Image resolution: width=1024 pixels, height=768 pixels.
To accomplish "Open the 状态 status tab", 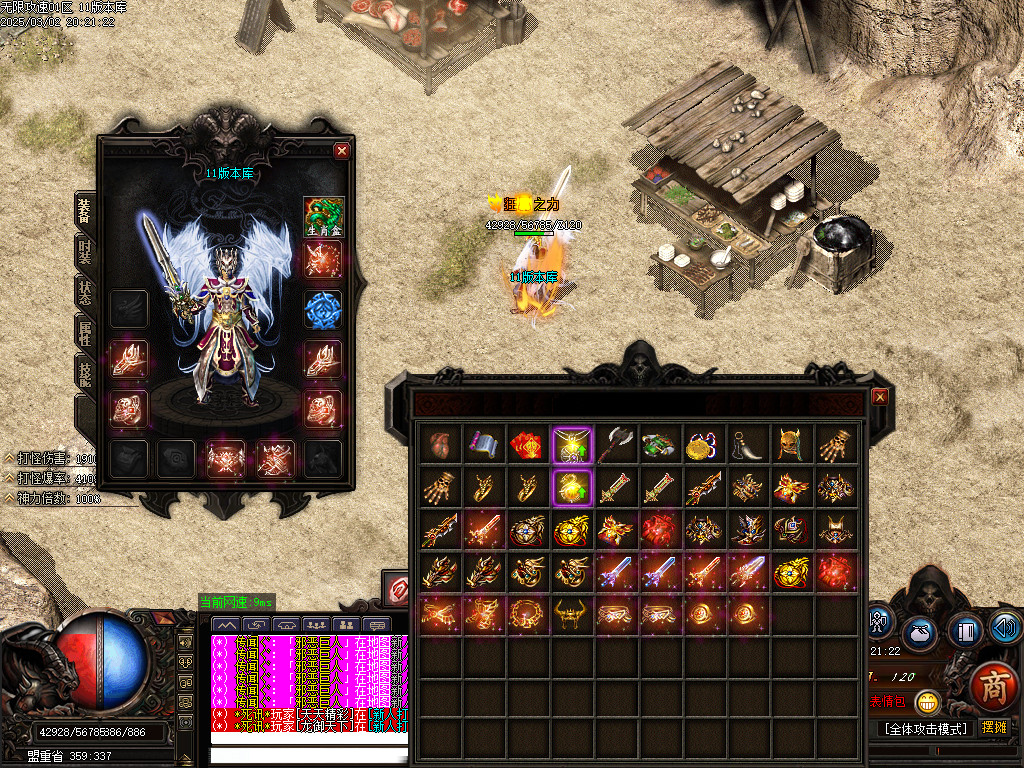I will [85, 291].
